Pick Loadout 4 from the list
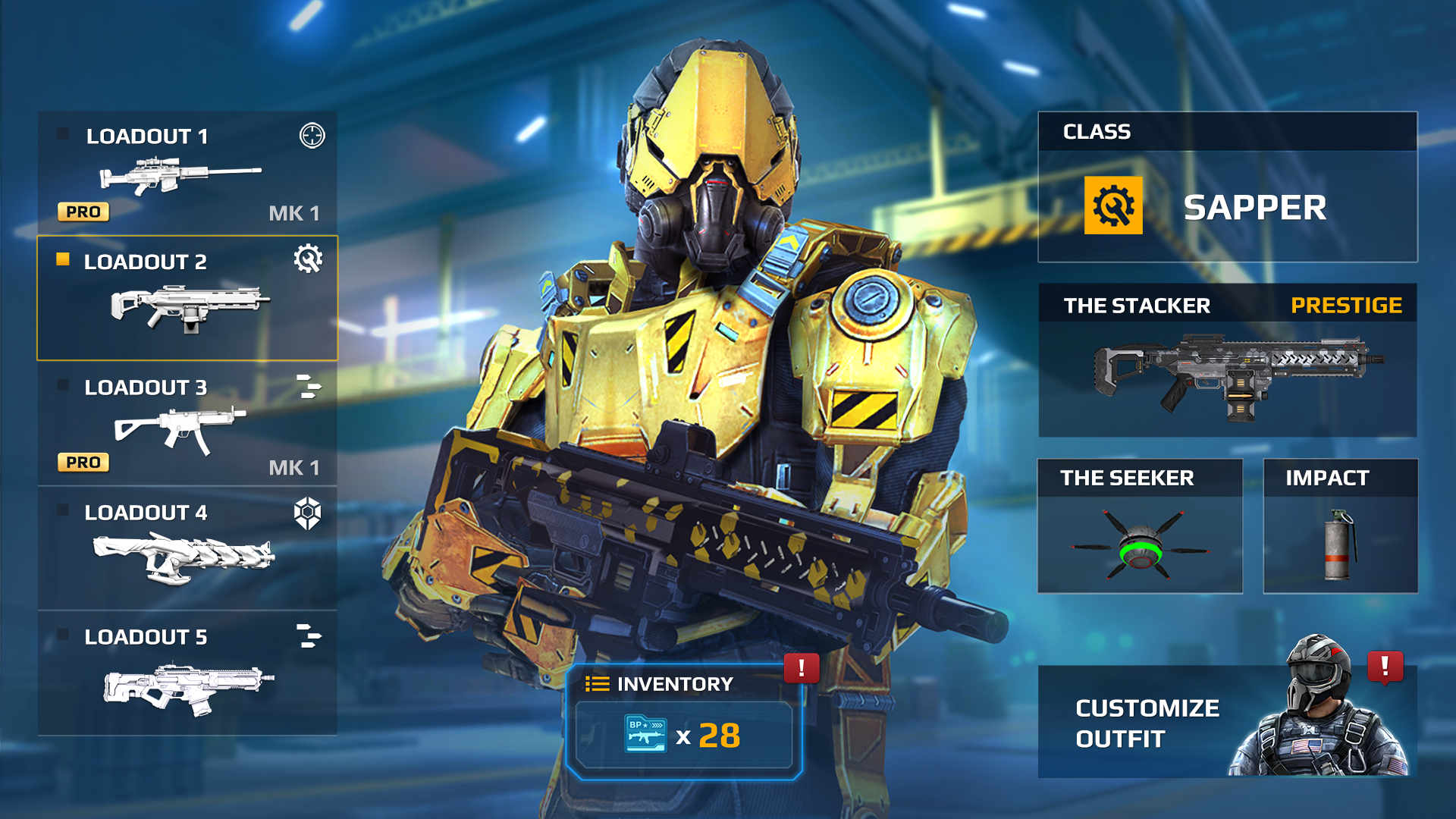This screenshot has width=1456, height=819. tap(187, 548)
